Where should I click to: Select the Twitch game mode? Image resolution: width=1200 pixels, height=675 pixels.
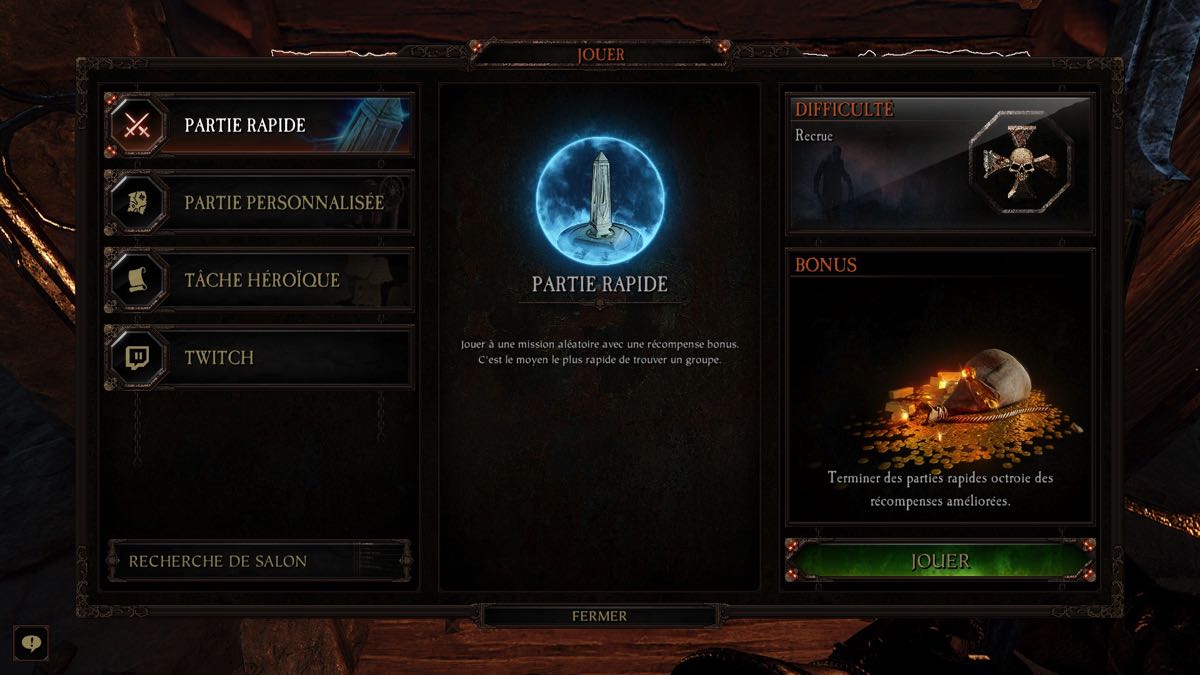tap(260, 357)
